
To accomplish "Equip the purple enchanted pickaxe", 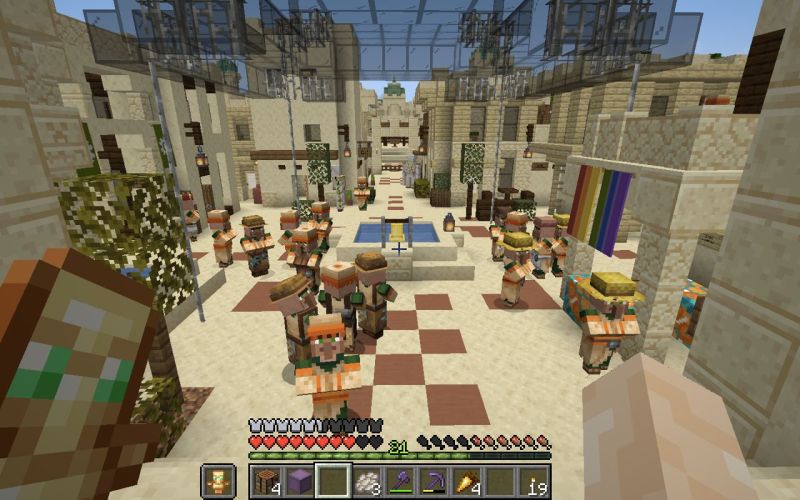I will tap(434, 481).
